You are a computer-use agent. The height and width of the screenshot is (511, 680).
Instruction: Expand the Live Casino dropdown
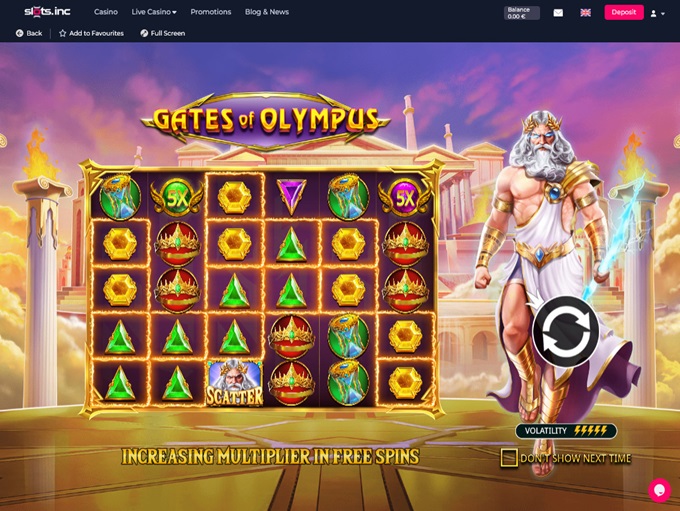154,12
